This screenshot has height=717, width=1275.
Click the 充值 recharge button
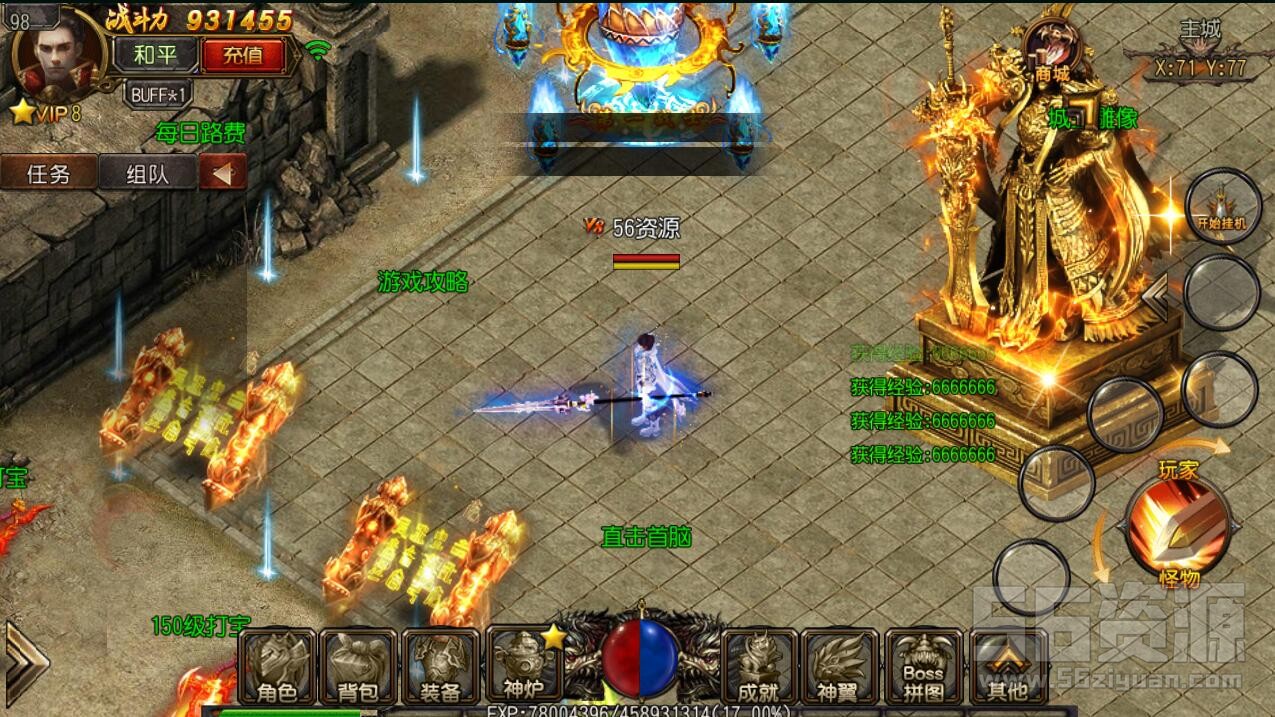tap(243, 55)
